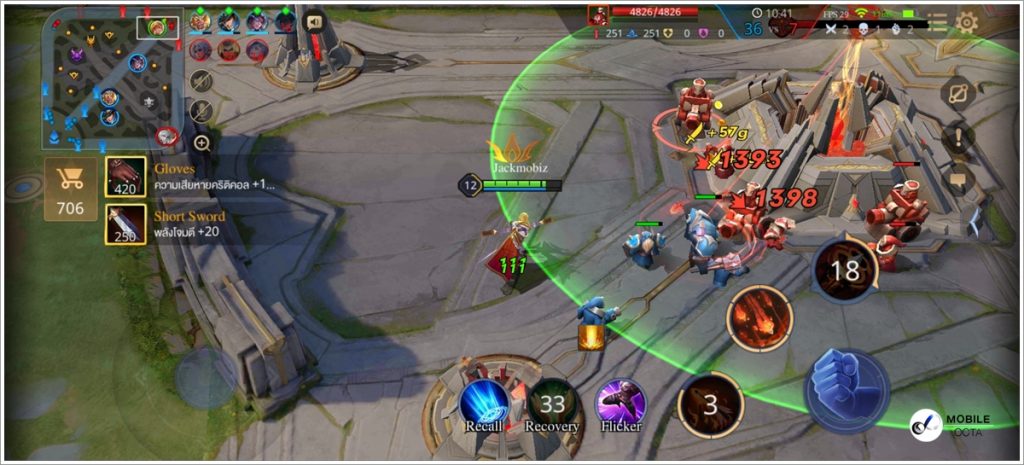
Task: Open the gear settings menu
Action: tap(966, 22)
